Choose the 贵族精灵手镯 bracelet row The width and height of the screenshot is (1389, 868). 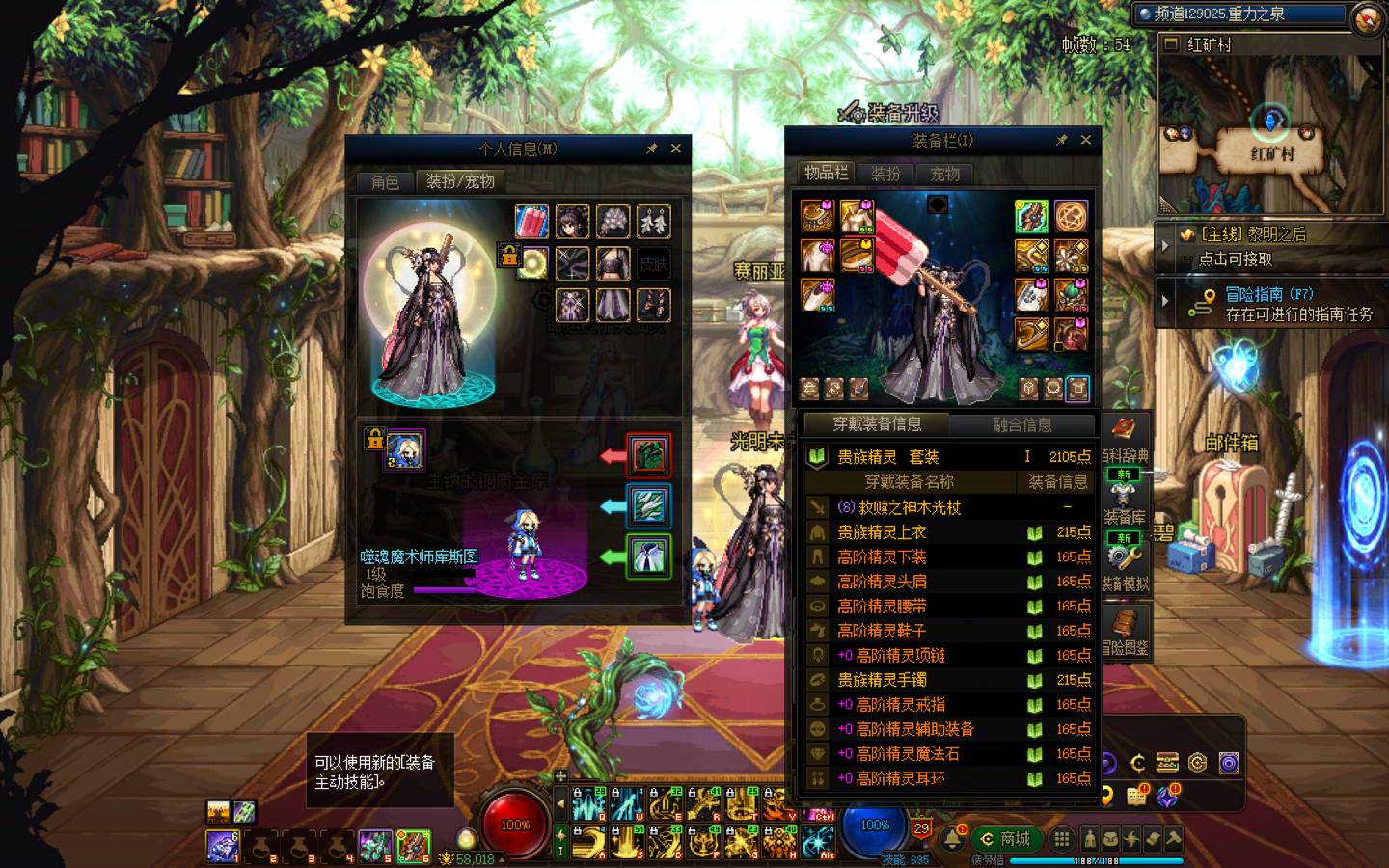tap(882, 680)
